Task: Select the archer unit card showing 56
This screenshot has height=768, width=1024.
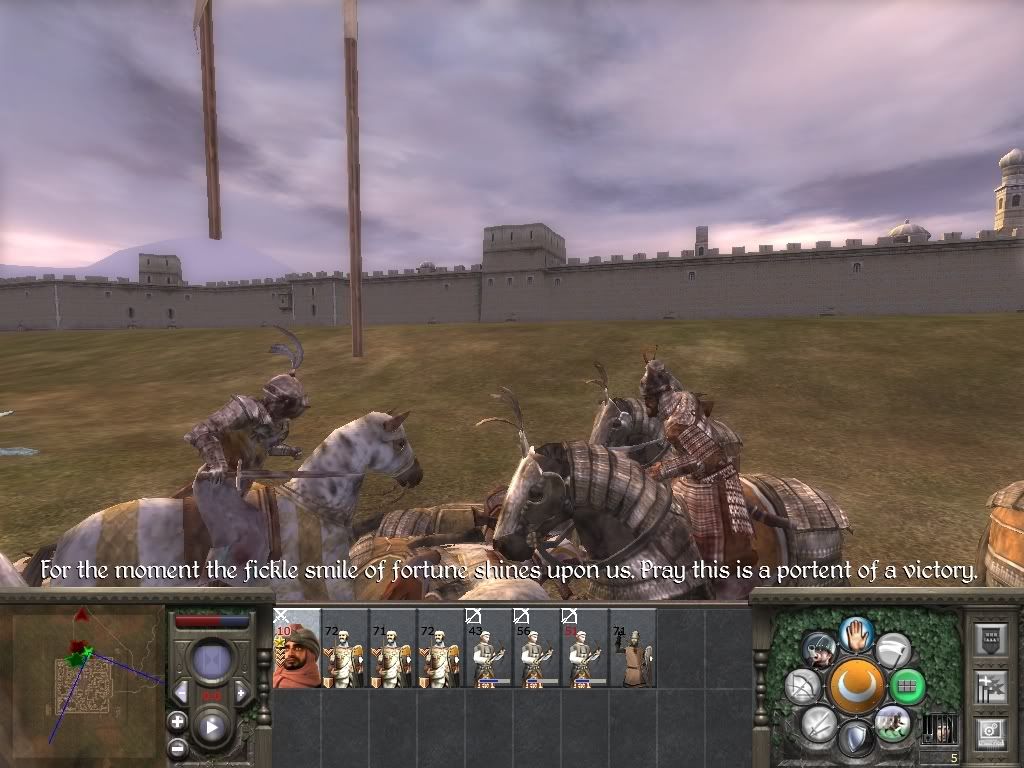Action: (537, 648)
